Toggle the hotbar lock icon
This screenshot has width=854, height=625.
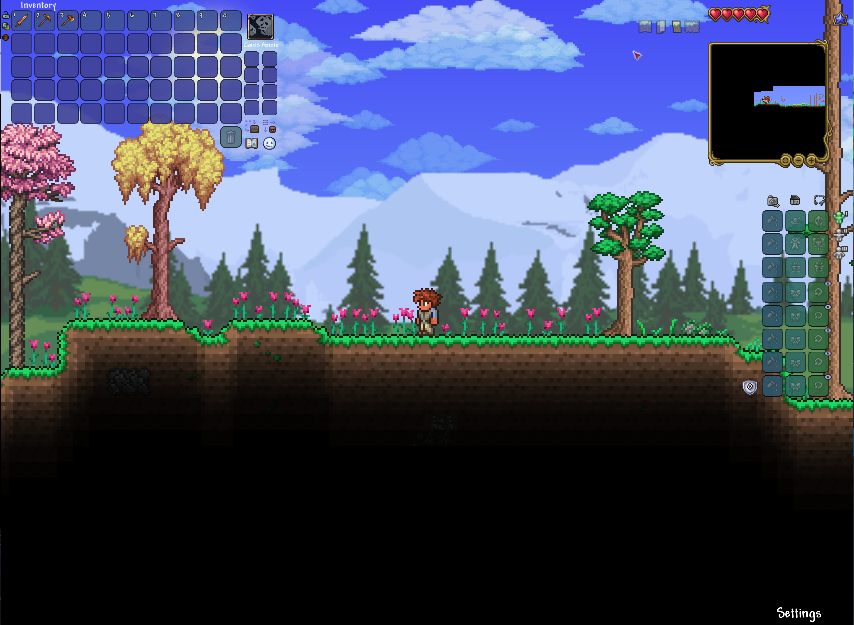pos(5,15)
